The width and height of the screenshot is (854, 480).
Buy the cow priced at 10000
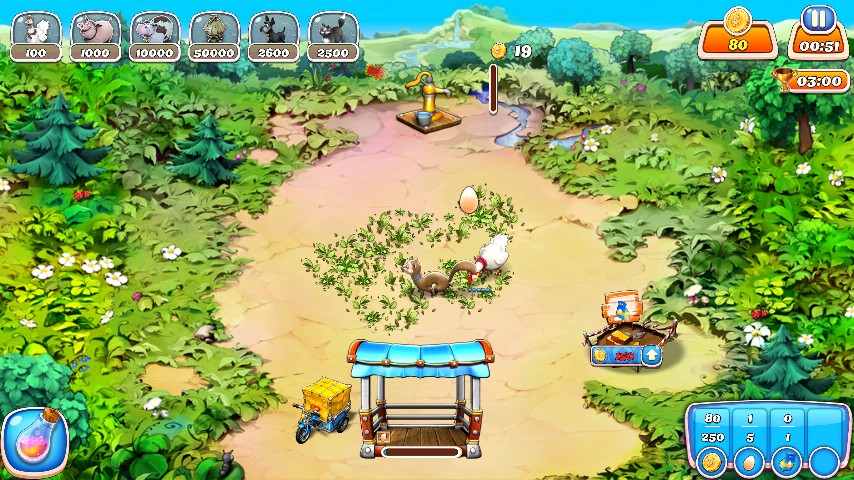[x=155, y=36]
